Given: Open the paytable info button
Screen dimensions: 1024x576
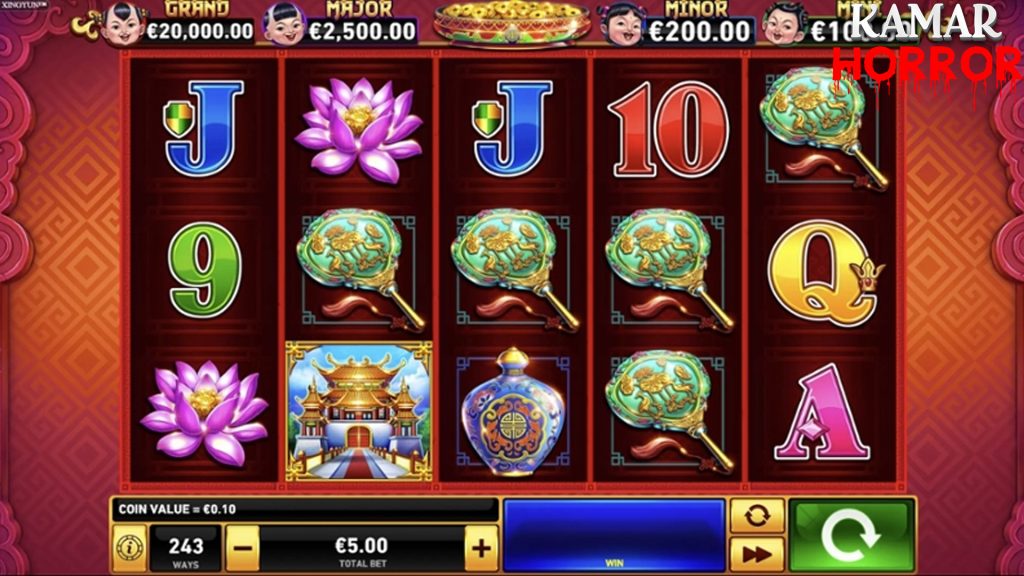Looking at the screenshot, I should click(129, 548).
